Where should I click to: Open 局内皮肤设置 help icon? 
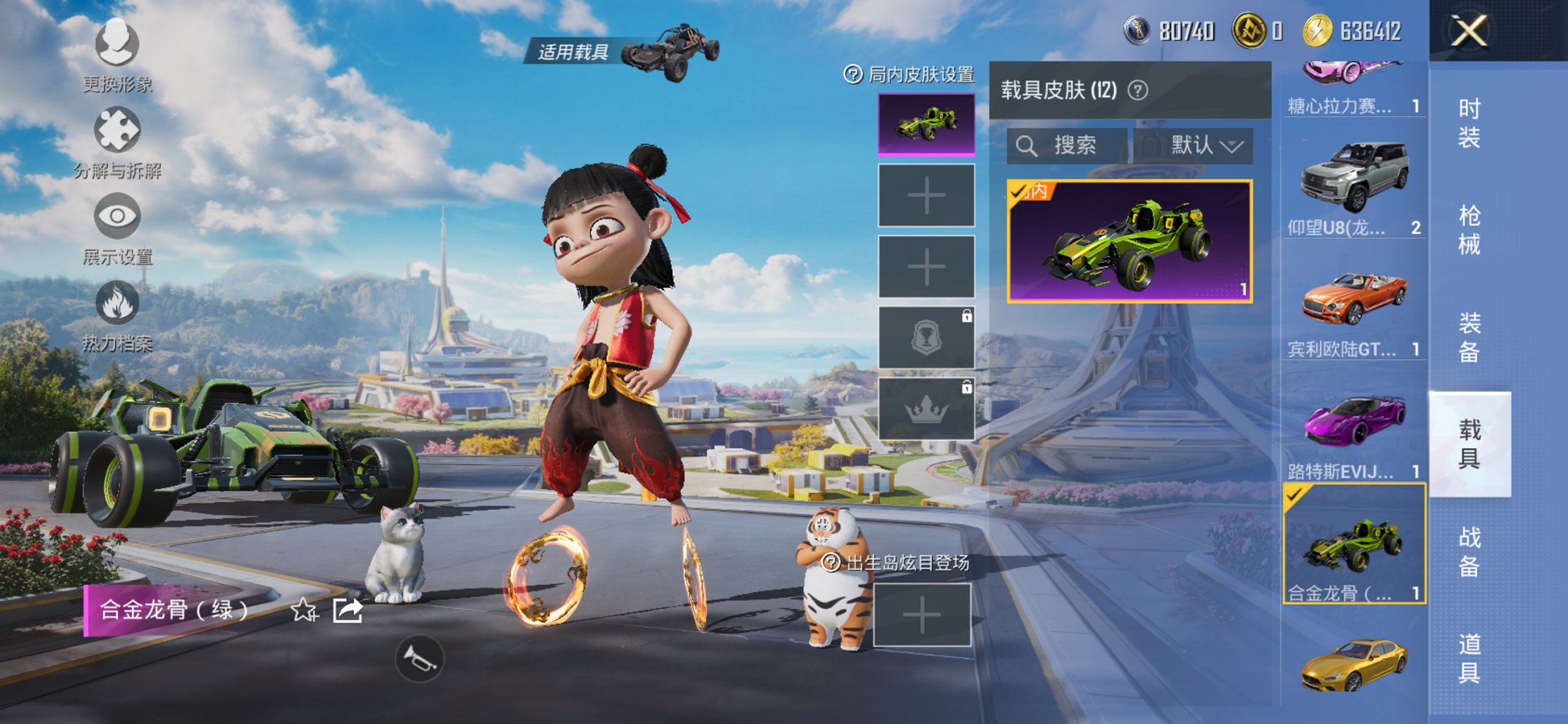point(852,74)
